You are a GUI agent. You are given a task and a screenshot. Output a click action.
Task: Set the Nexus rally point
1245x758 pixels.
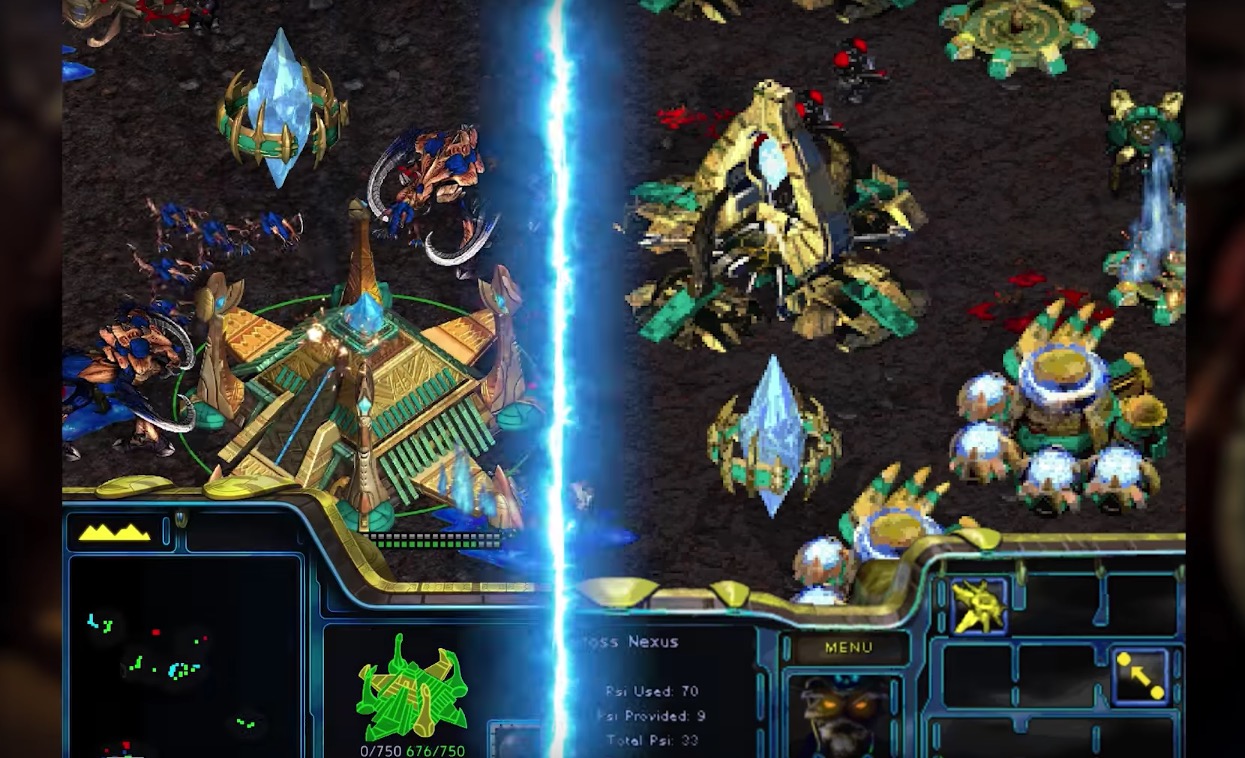tap(1141, 676)
